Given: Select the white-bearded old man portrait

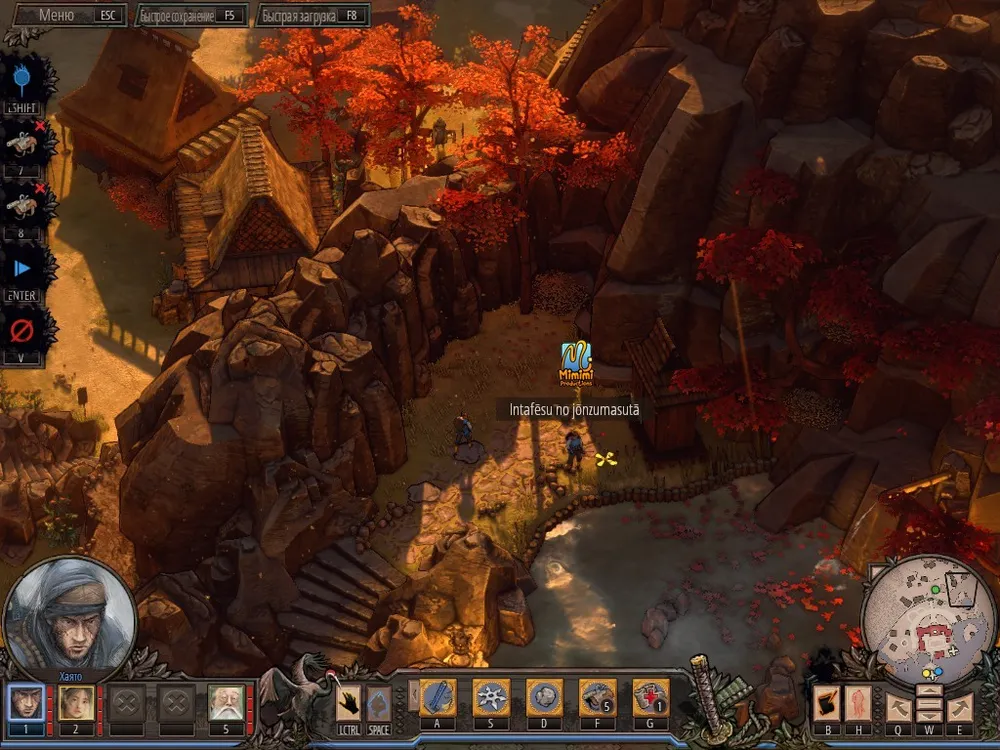Looking at the screenshot, I should 226,703.
